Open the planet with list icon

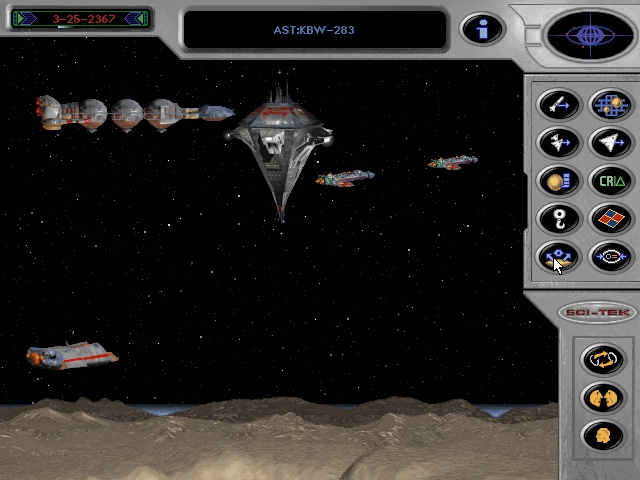click(x=558, y=180)
